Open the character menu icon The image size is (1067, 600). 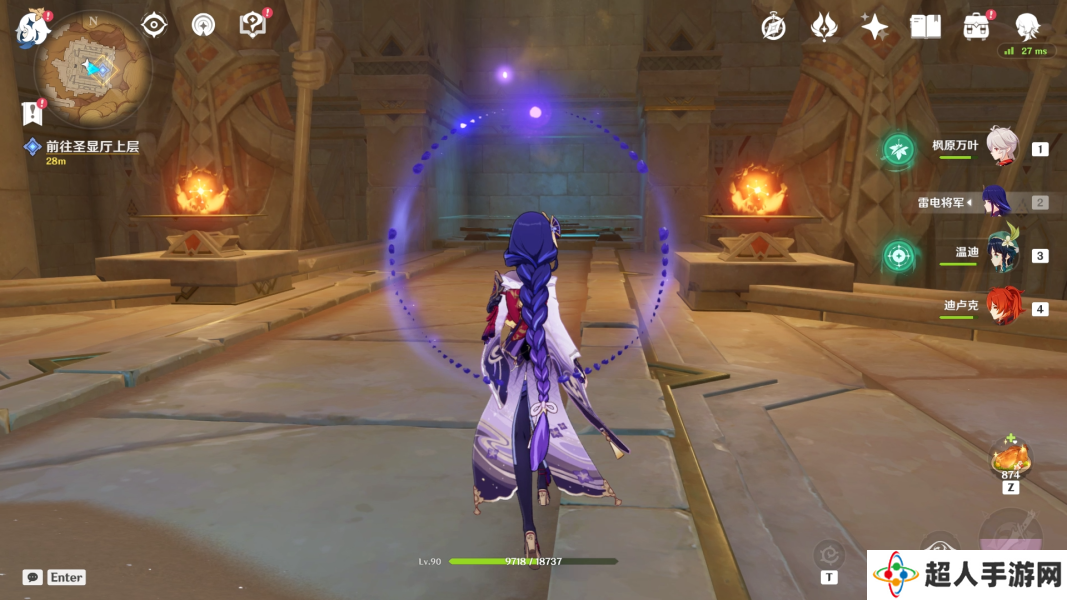point(1027,27)
